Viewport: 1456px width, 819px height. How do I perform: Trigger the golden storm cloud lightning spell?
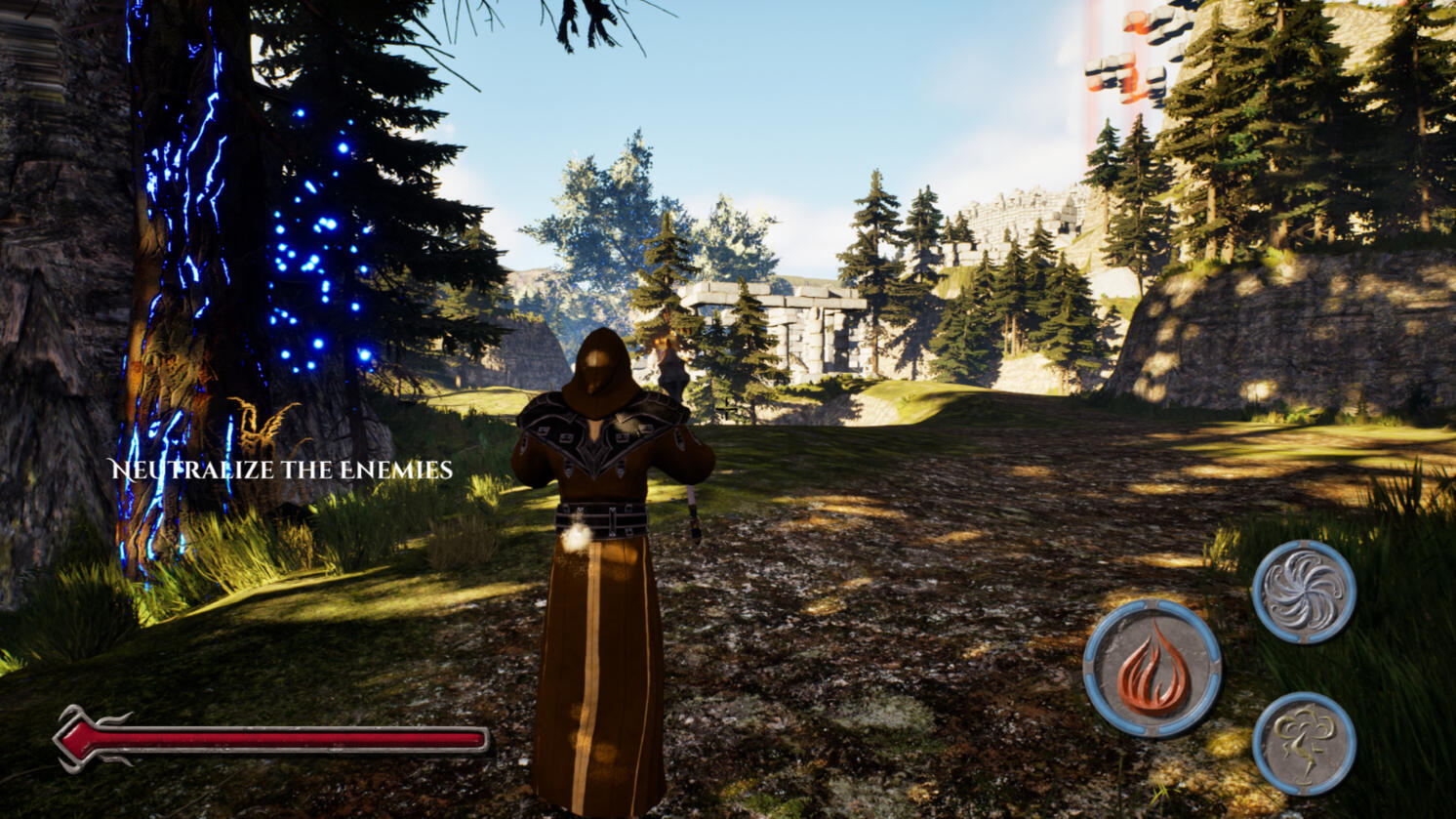click(x=1304, y=744)
